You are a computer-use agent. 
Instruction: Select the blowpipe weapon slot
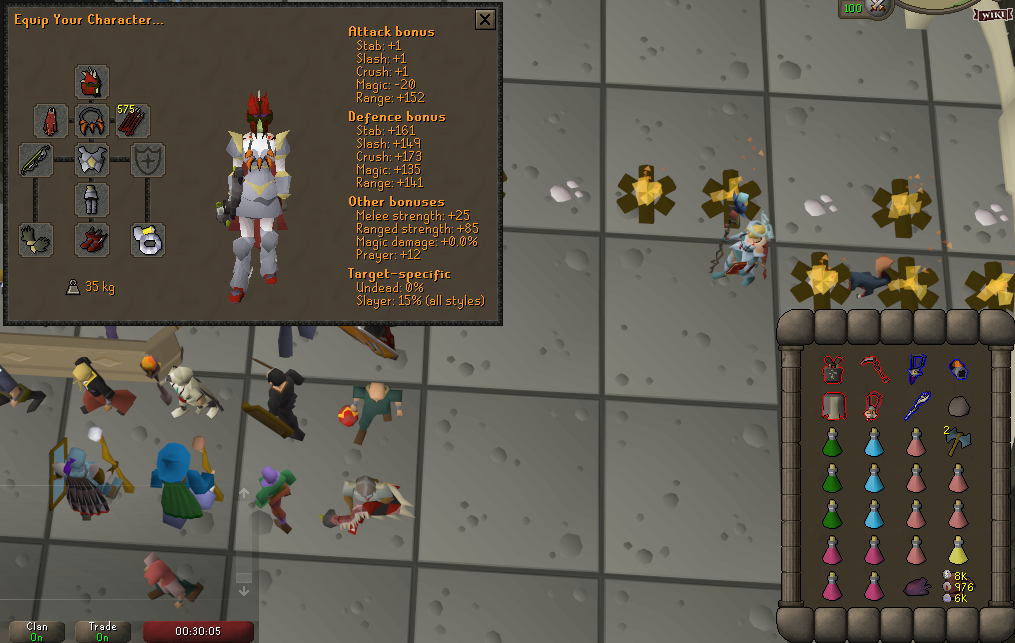[x=36, y=160]
